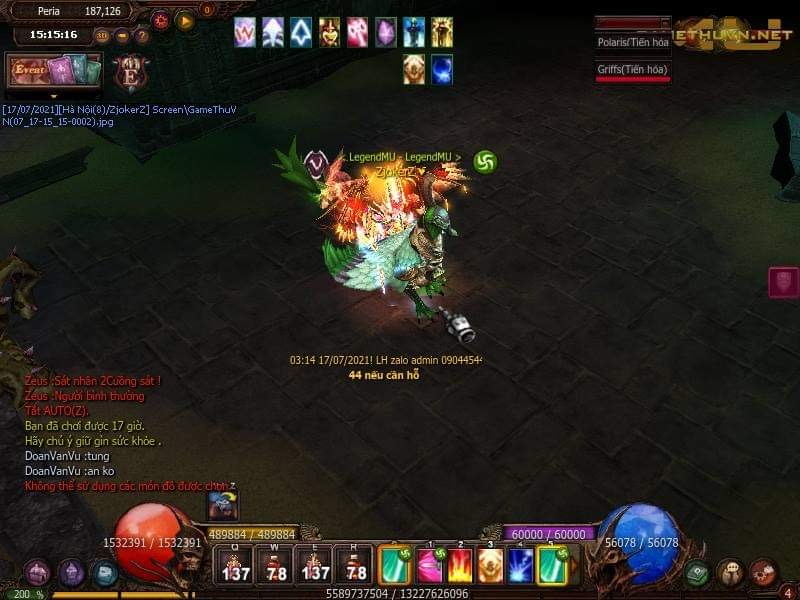Click the orange play arrow button

185,20
